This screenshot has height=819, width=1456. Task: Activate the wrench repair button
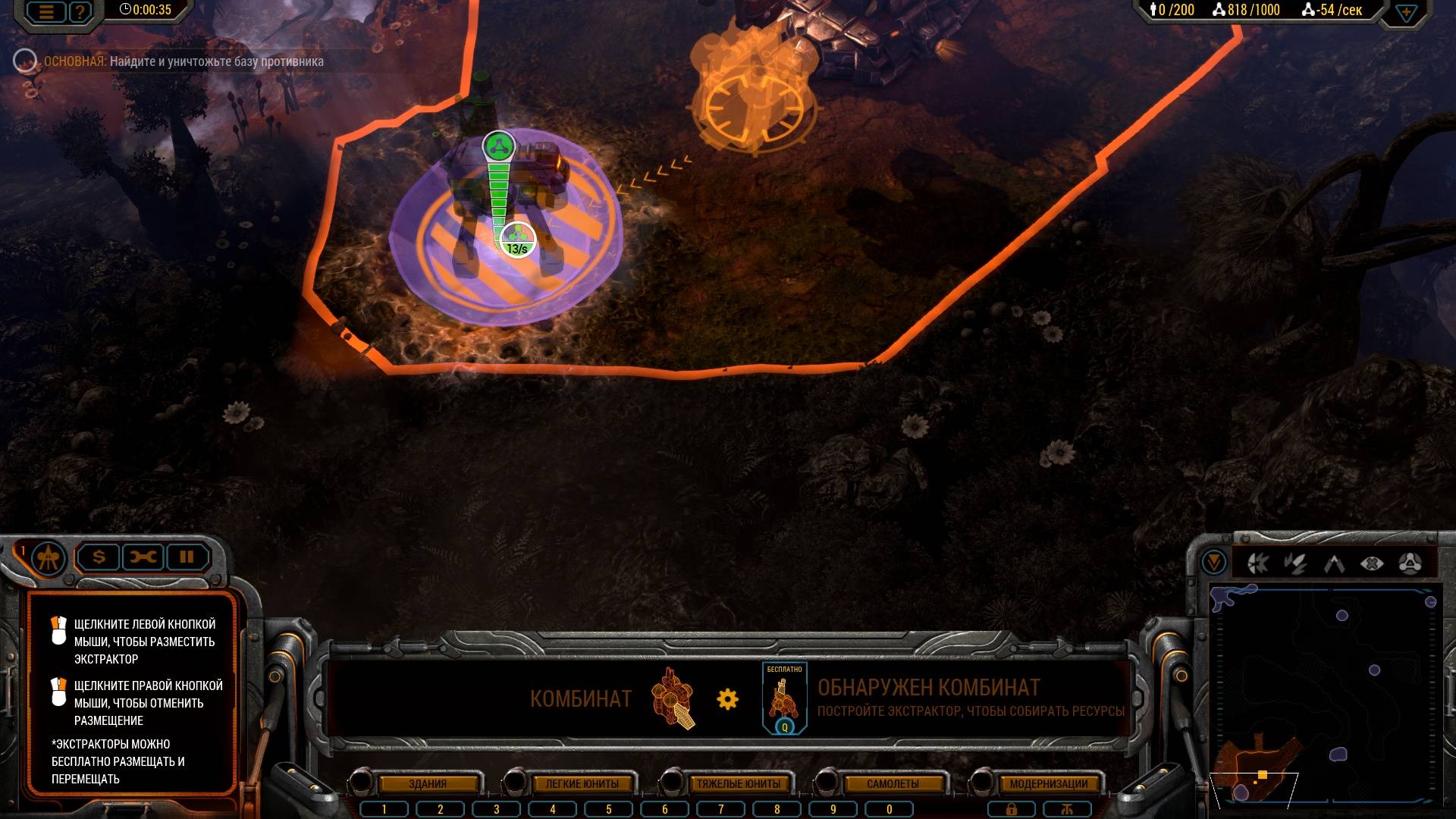[143, 557]
